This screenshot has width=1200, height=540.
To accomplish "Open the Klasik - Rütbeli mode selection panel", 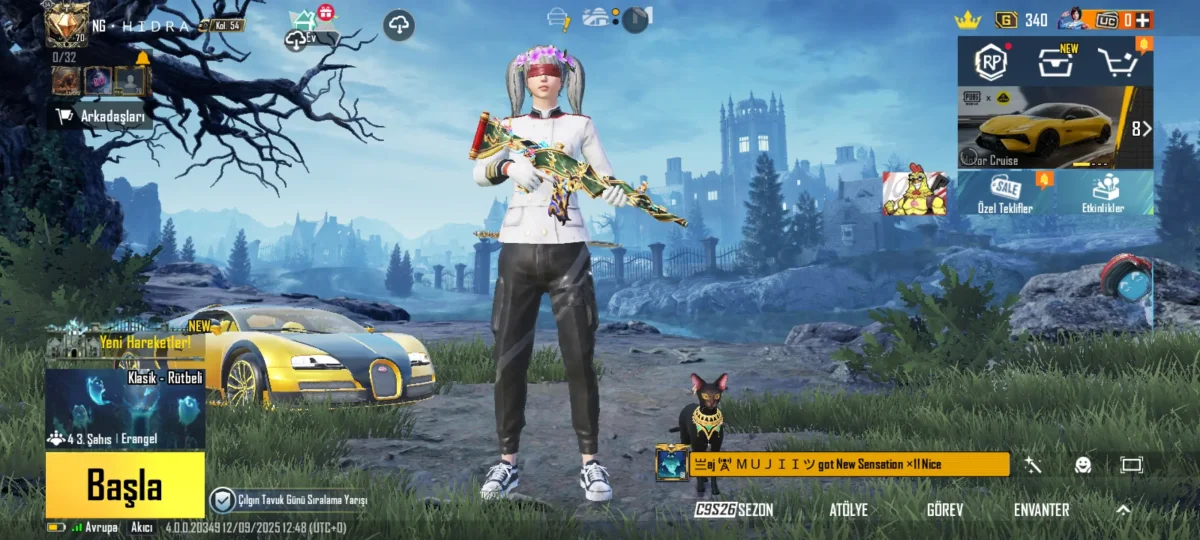I will click(x=125, y=408).
